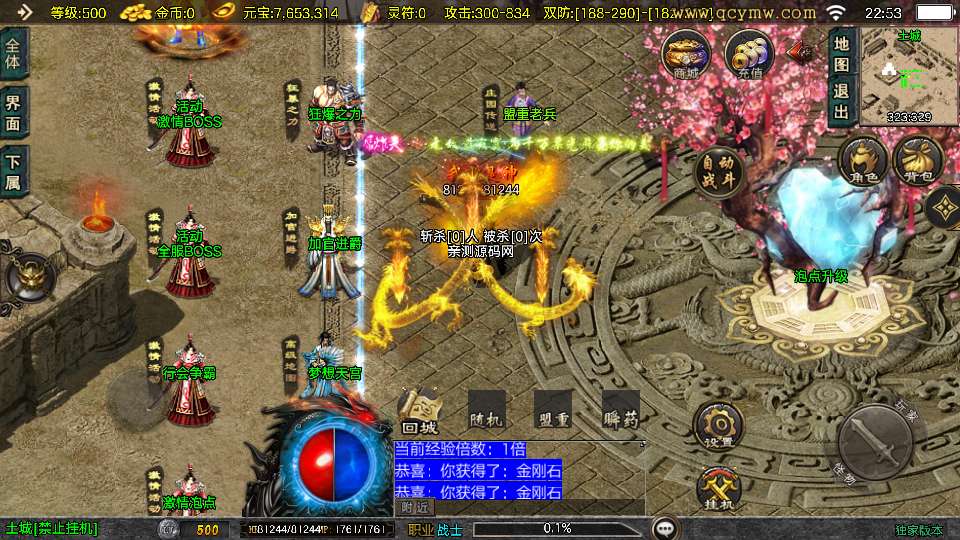Click the 退出 exit button
Screen dimensions: 960x540
(x=841, y=100)
